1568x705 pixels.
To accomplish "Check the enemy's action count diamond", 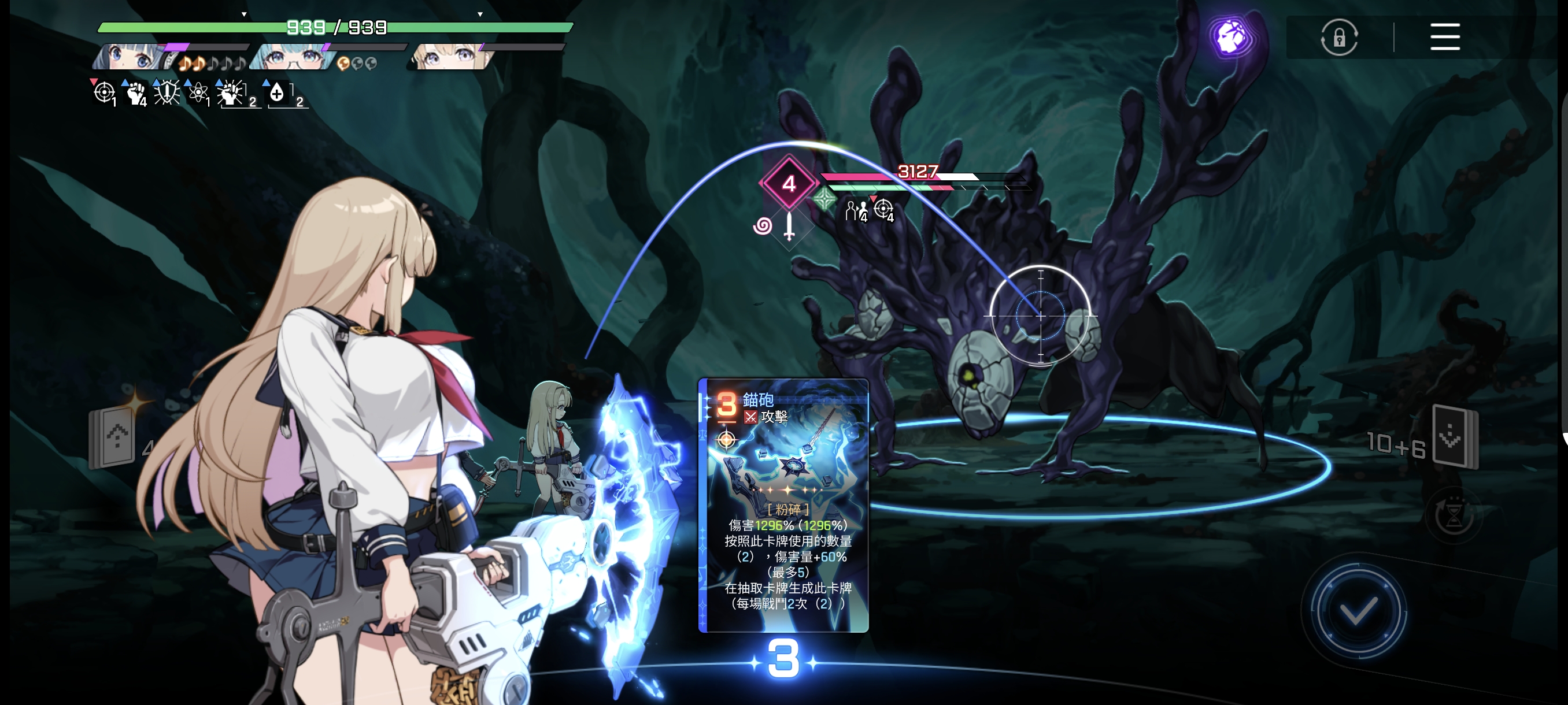I will coord(788,183).
